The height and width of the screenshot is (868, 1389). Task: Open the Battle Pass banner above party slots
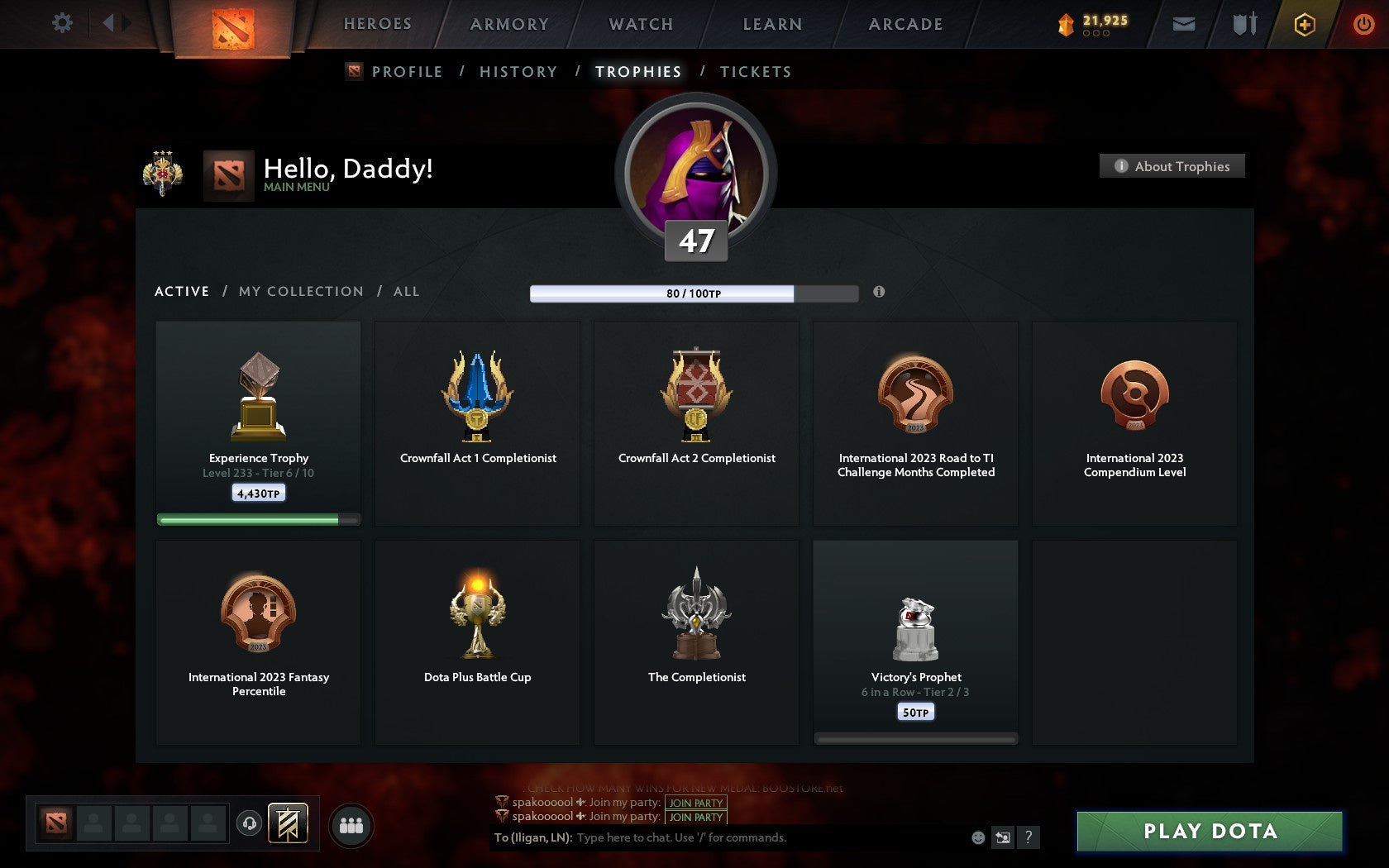288,824
